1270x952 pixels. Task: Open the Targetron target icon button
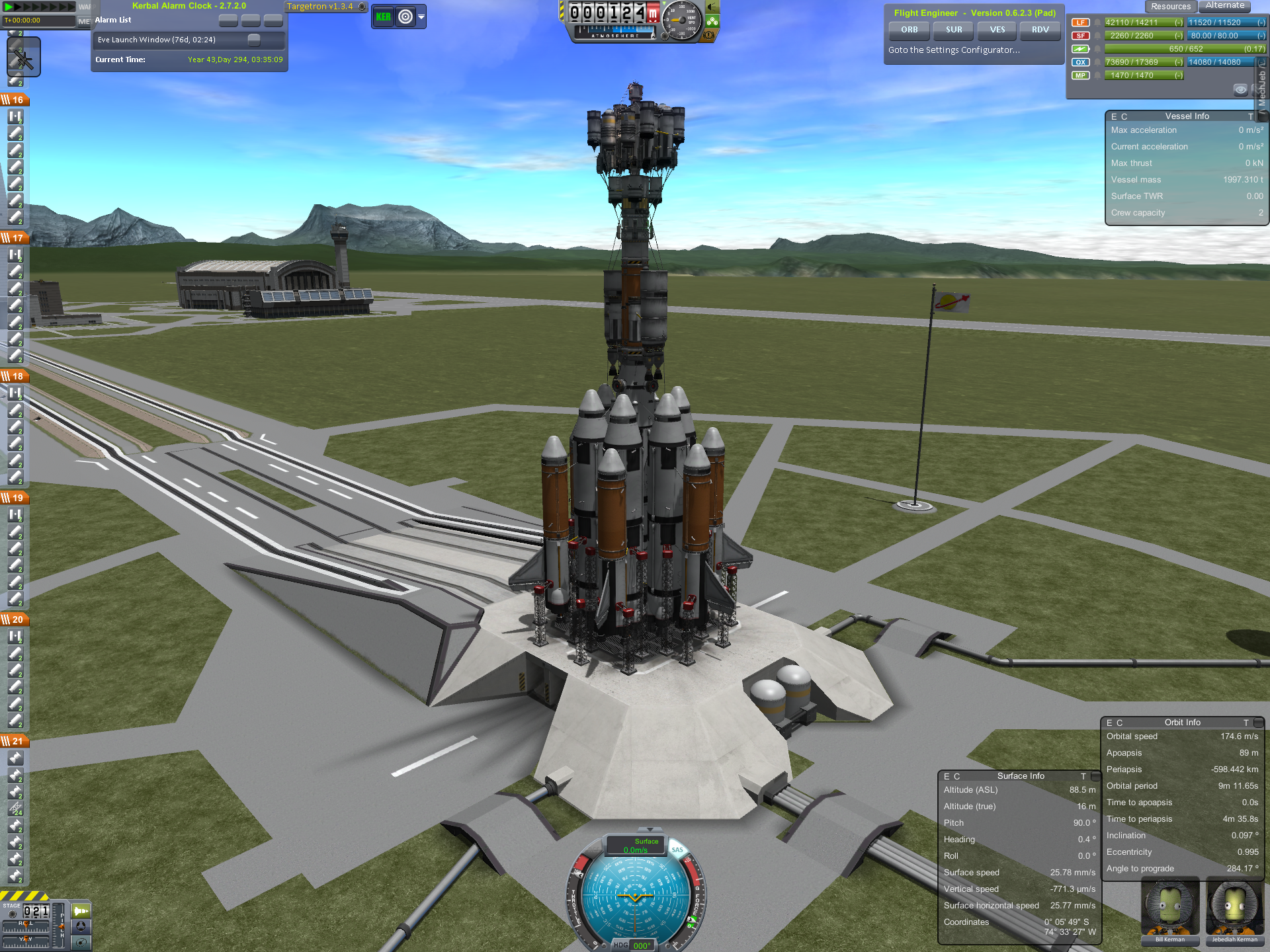(405, 17)
